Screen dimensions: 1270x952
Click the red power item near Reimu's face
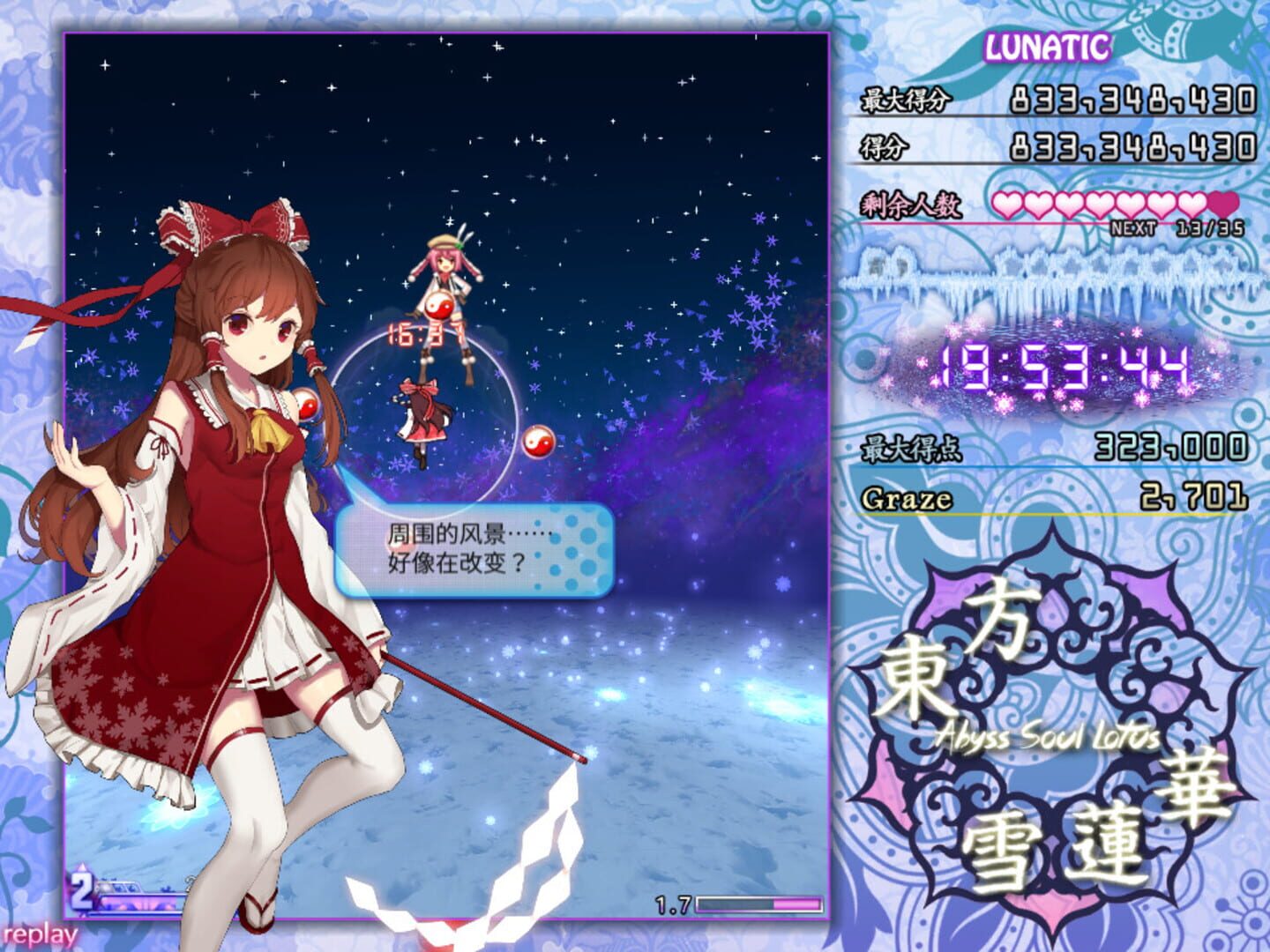tap(308, 407)
